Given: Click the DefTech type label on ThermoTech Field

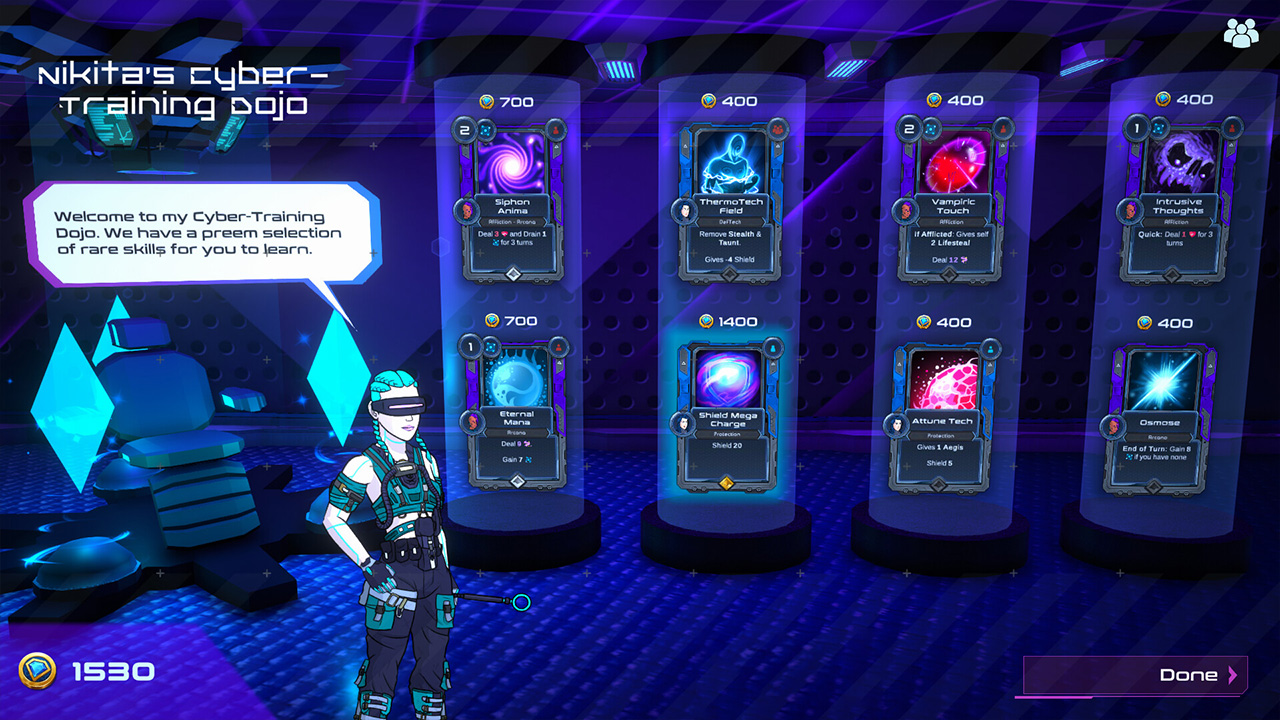Looking at the screenshot, I should tap(729, 220).
